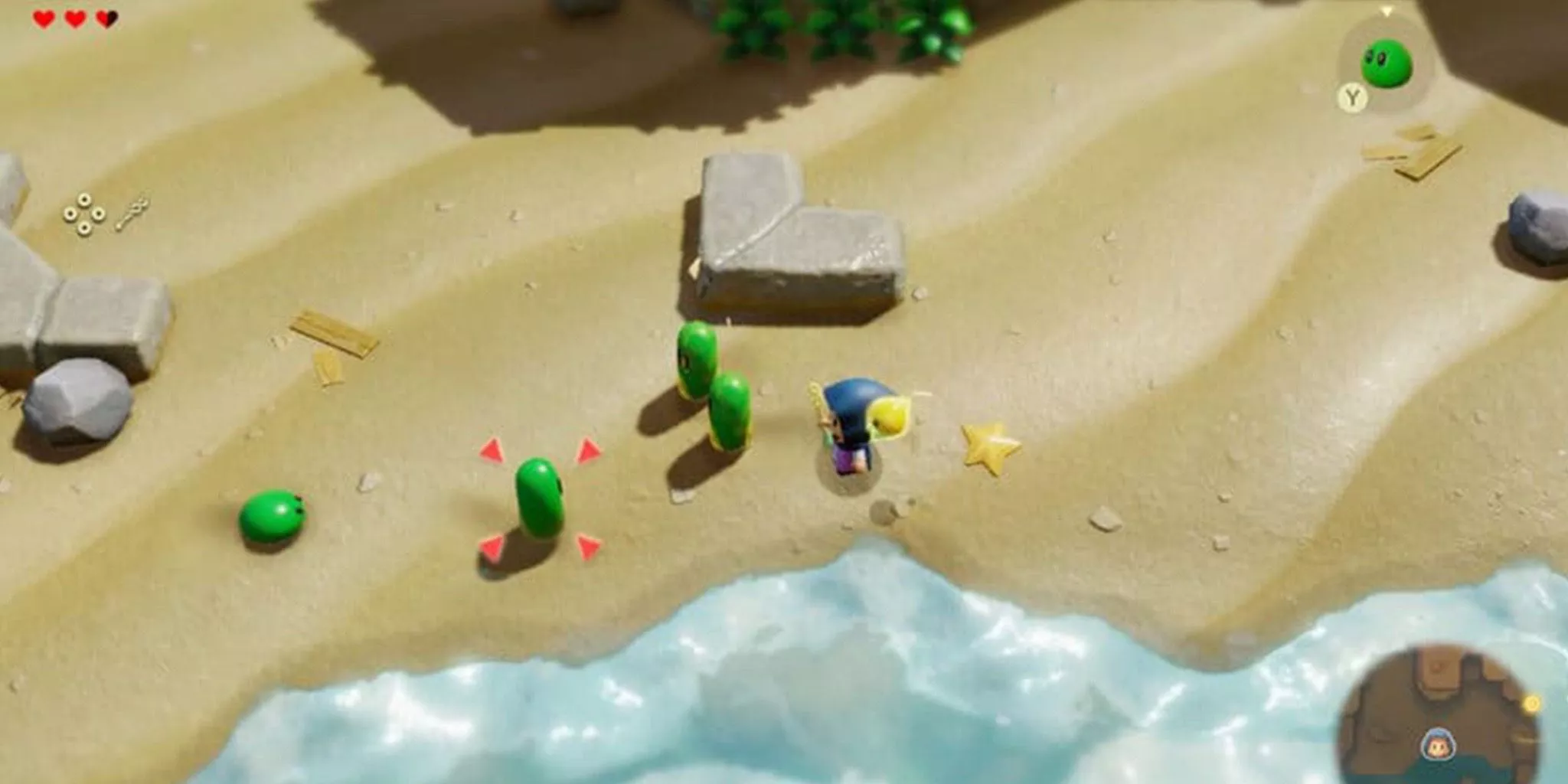Viewport: 1568px width, 784px height.
Task: Click Link's player marker on the minimap
Action: coord(1439,744)
